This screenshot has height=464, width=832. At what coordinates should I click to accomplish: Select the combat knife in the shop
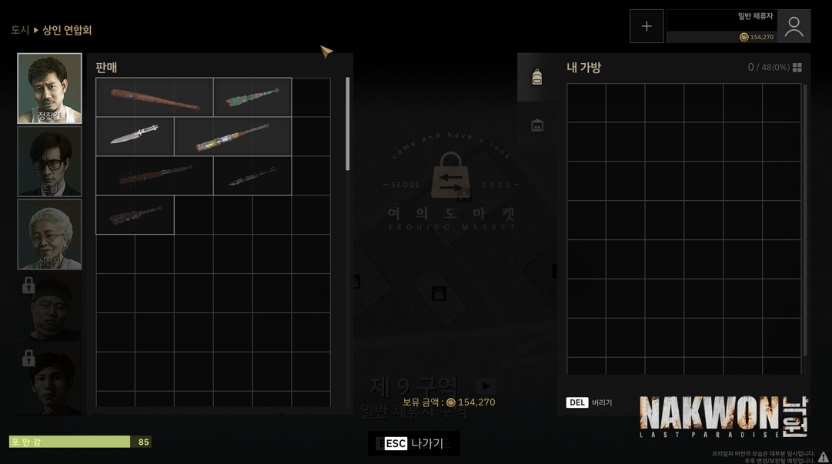[x=134, y=136]
